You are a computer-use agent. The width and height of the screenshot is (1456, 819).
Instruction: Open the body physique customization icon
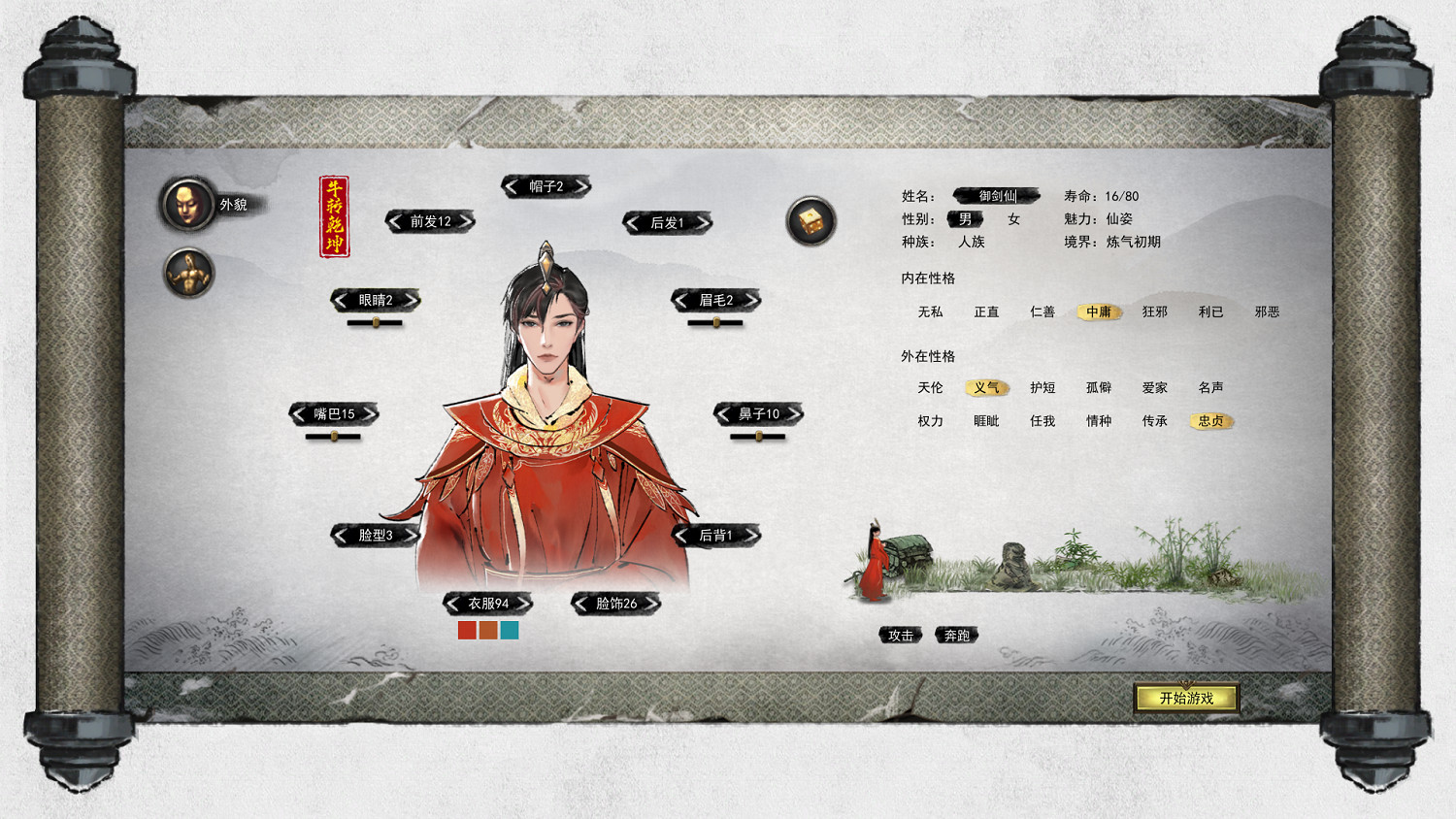coord(187,273)
